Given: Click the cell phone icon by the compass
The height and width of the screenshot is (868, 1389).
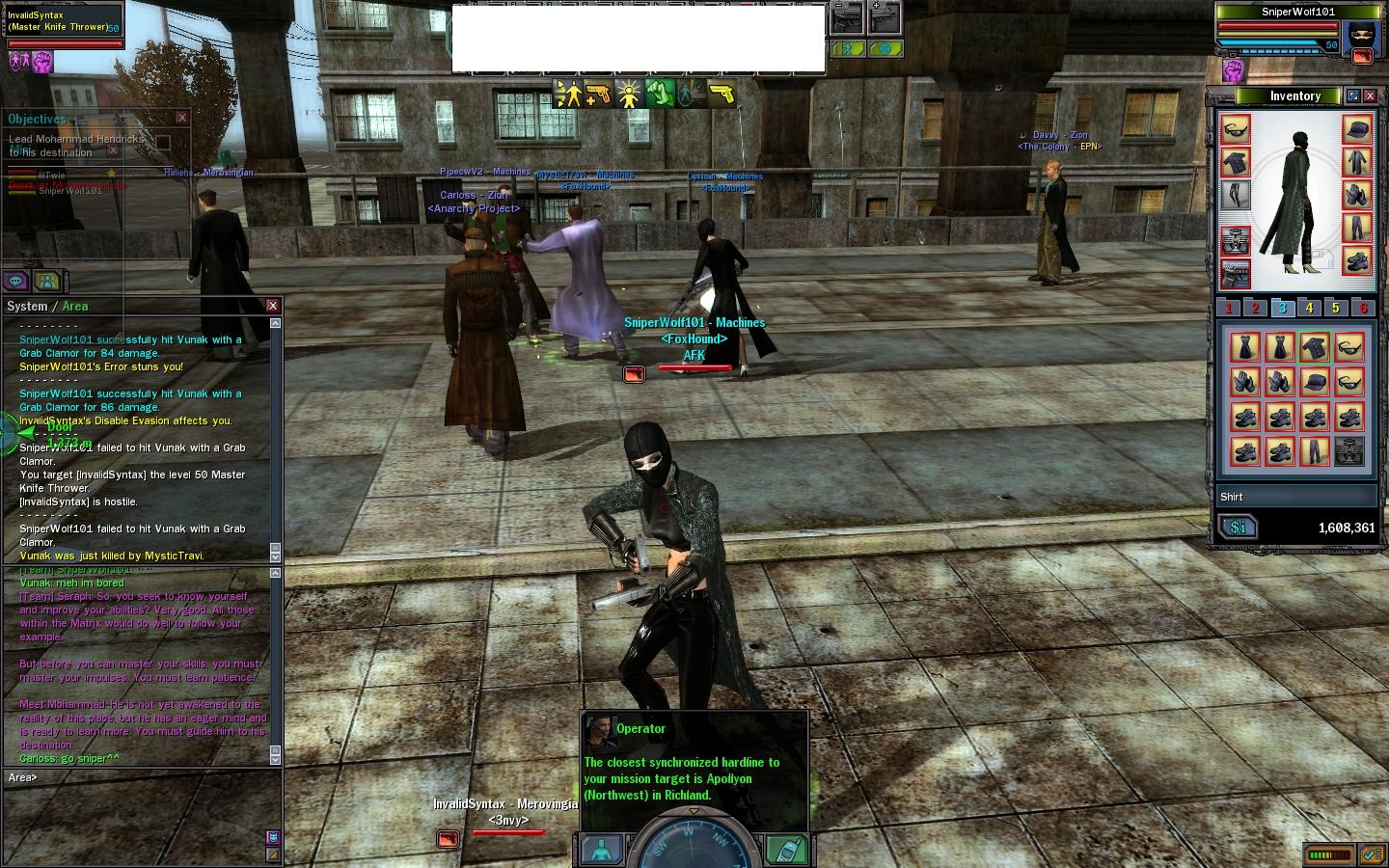Looking at the screenshot, I should pyautogui.click(x=785, y=849).
